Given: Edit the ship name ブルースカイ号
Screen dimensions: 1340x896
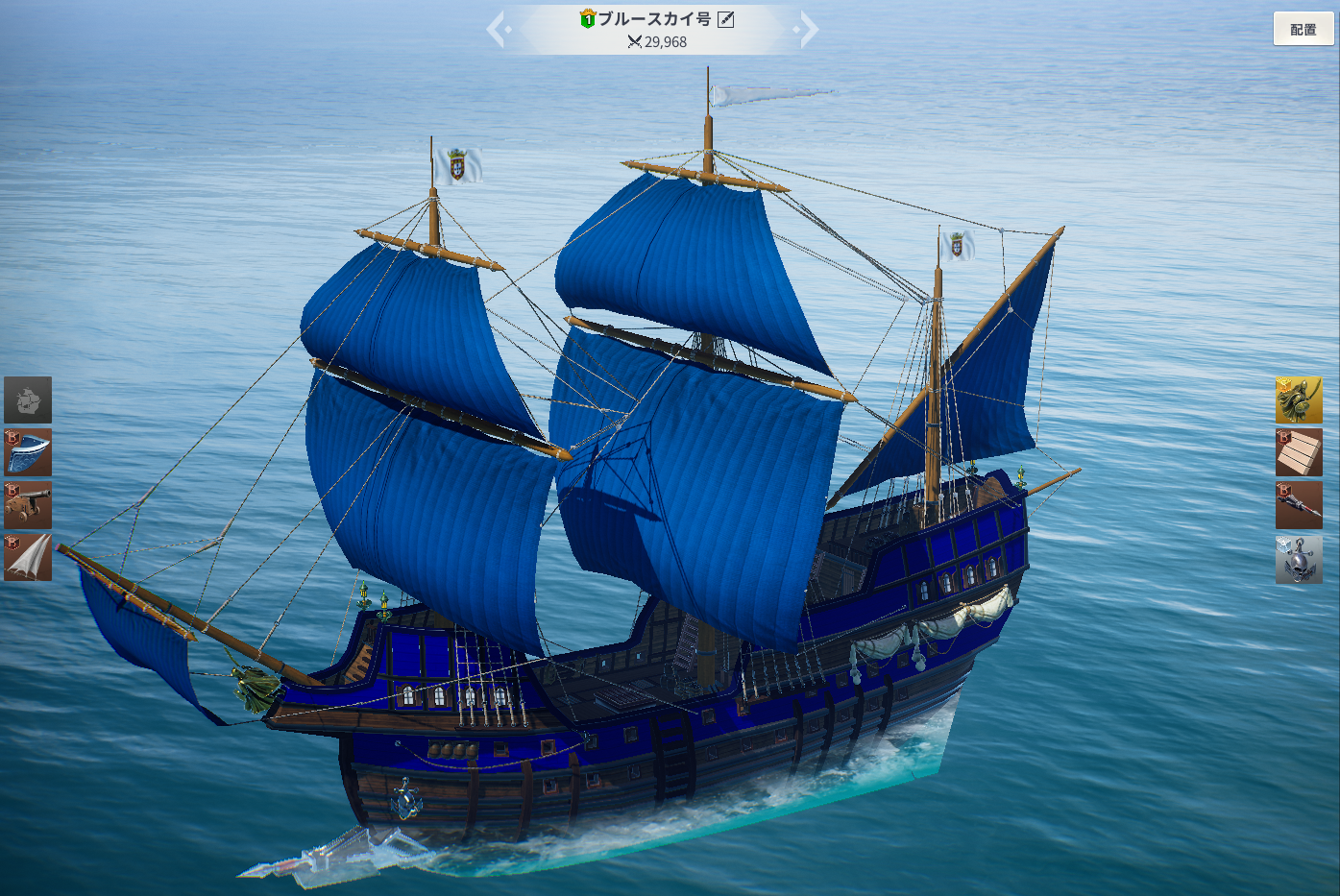Looking at the screenshot, I should tap(726, 19).
